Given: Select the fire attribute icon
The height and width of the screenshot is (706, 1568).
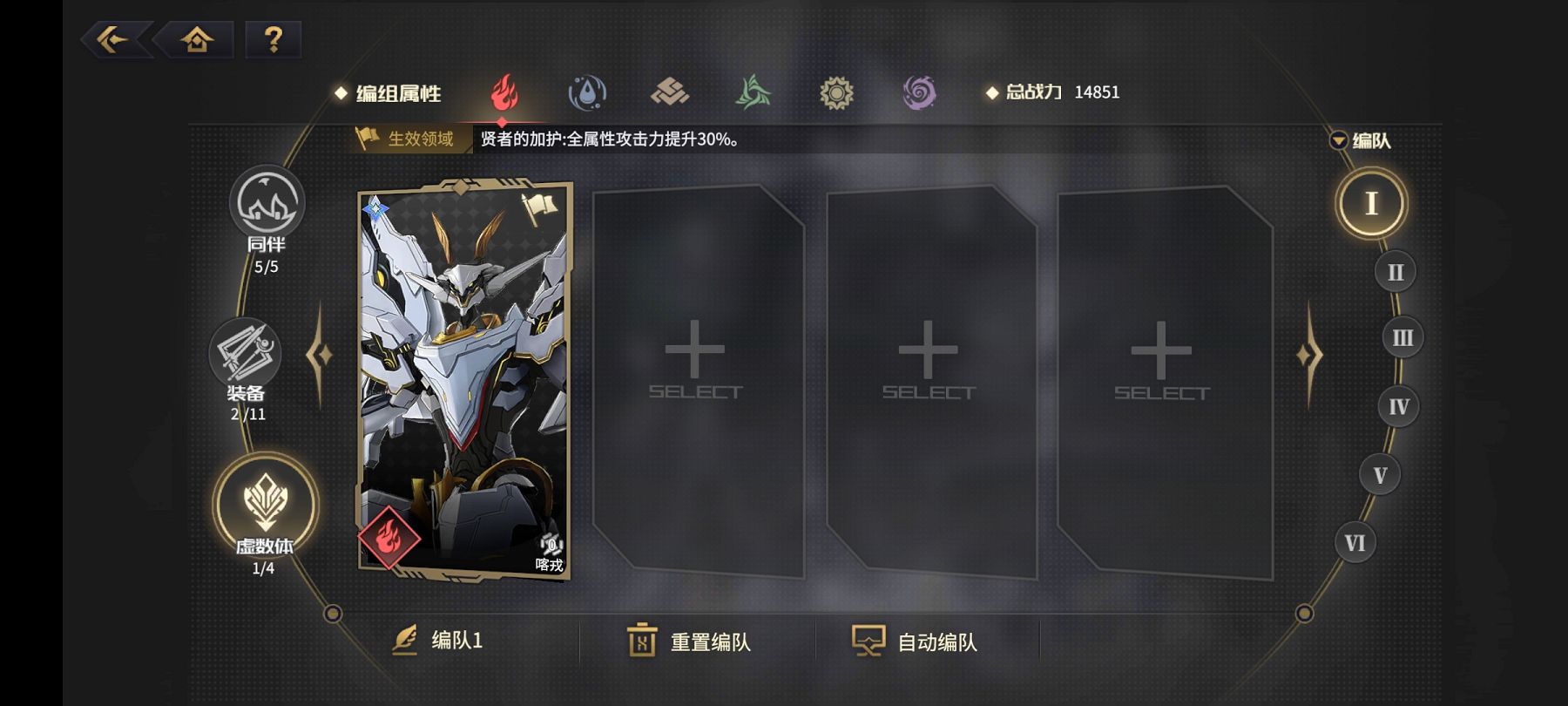Looking at the screenshot, I should coord(504,92).
